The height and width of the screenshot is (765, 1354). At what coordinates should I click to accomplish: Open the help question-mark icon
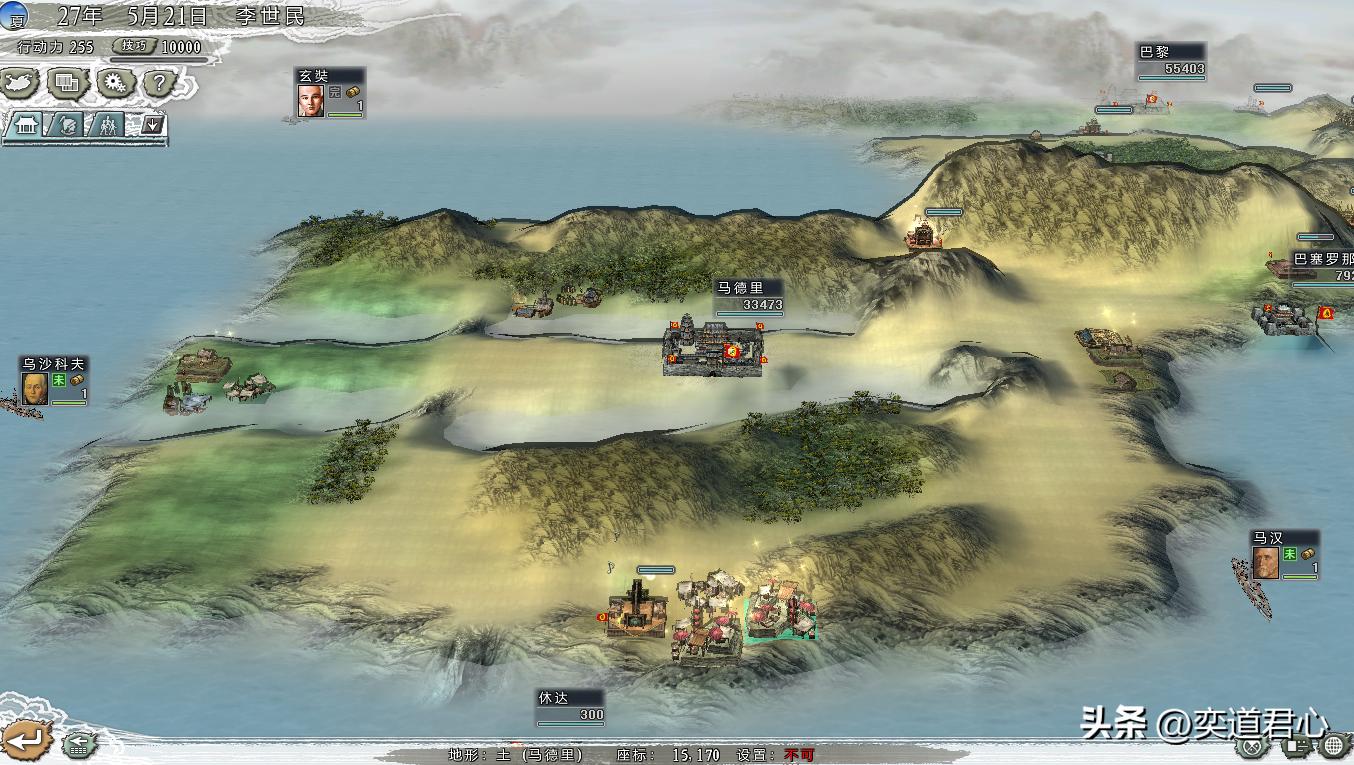[159, 84]
